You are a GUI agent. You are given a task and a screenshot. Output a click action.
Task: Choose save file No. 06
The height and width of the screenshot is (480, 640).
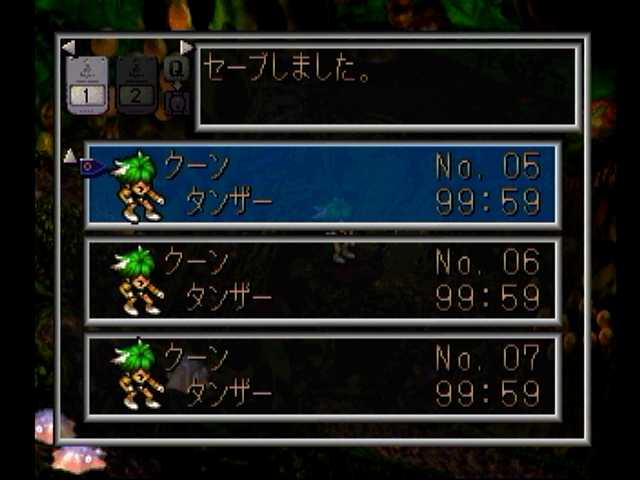[x=322, y=281]
